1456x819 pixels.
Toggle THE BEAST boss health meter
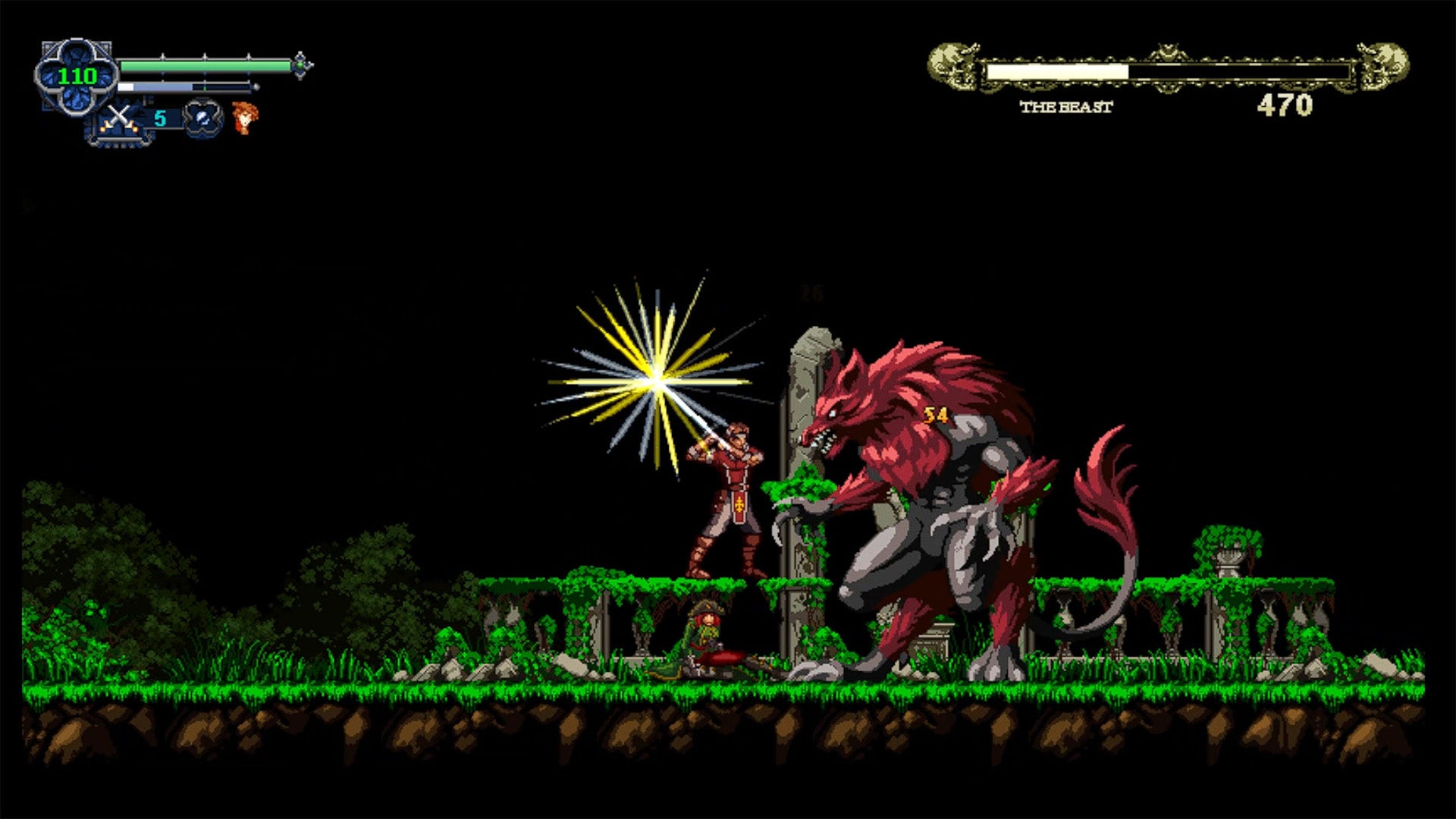click(x=1168, y=71)
